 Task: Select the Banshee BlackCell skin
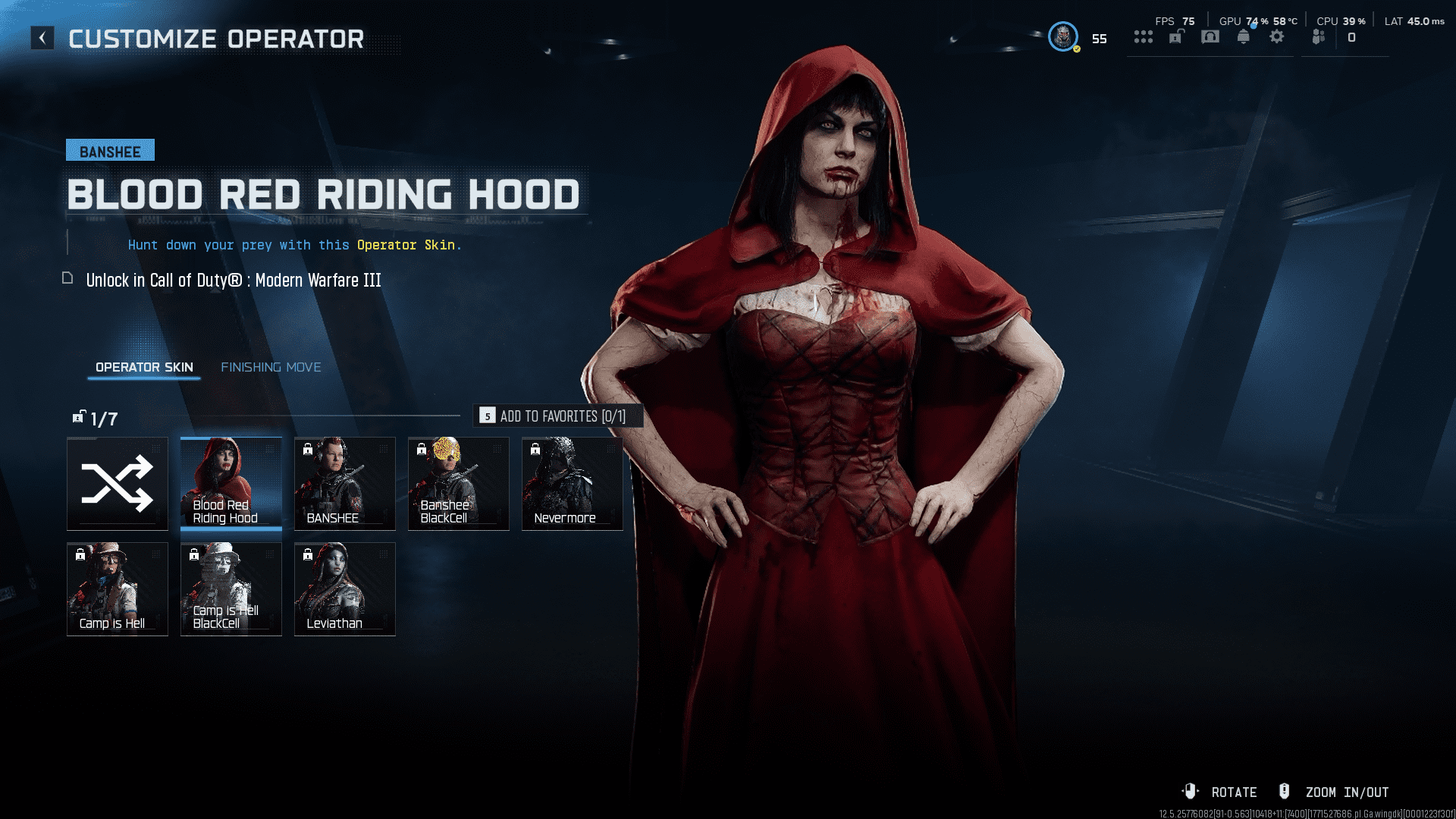[x=459, y=484]
